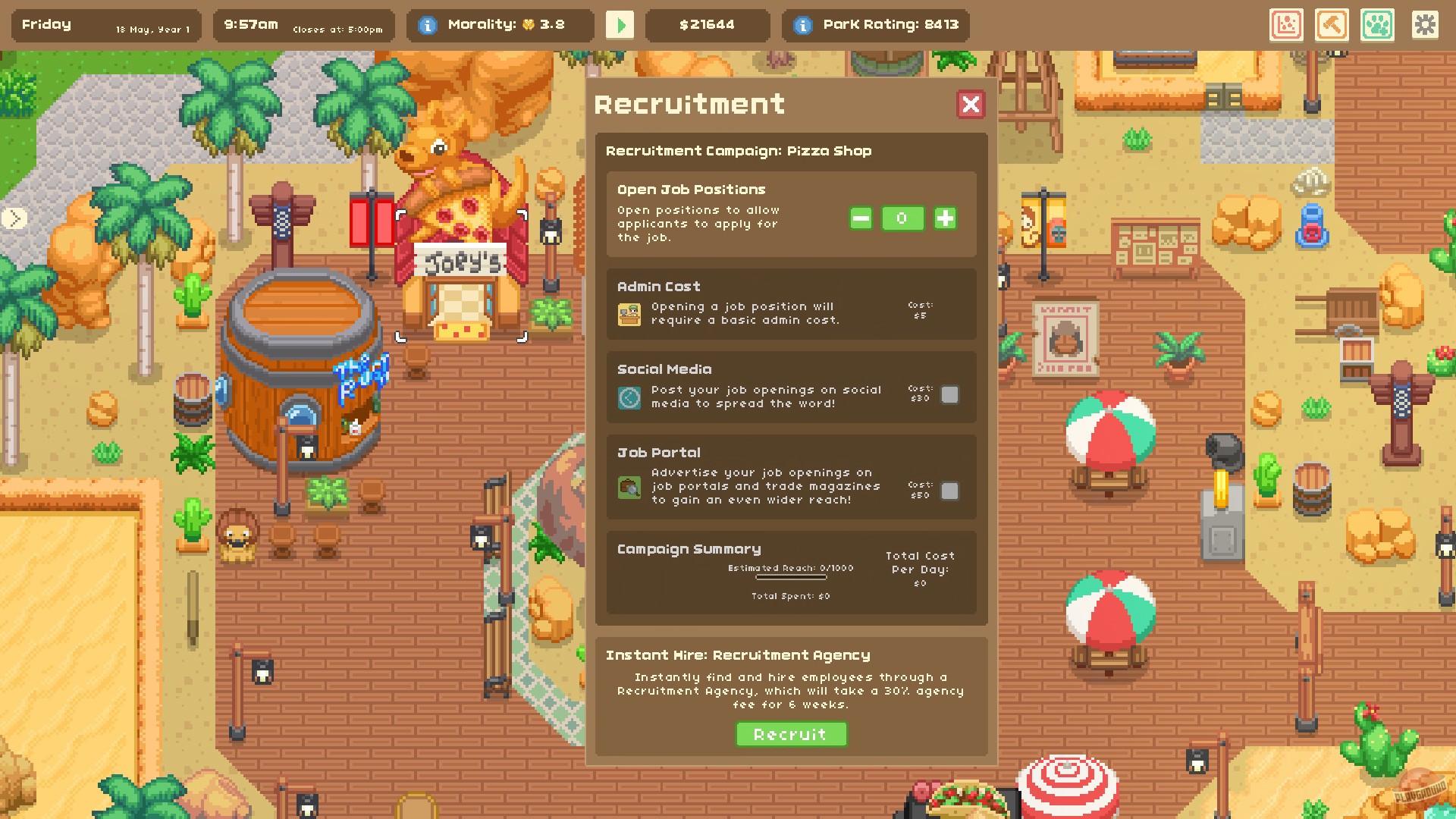The height and width of the screenshot is (819, 1456).
Task: Click the info icon beside Park Rating
Action: (x=802, y=24)
